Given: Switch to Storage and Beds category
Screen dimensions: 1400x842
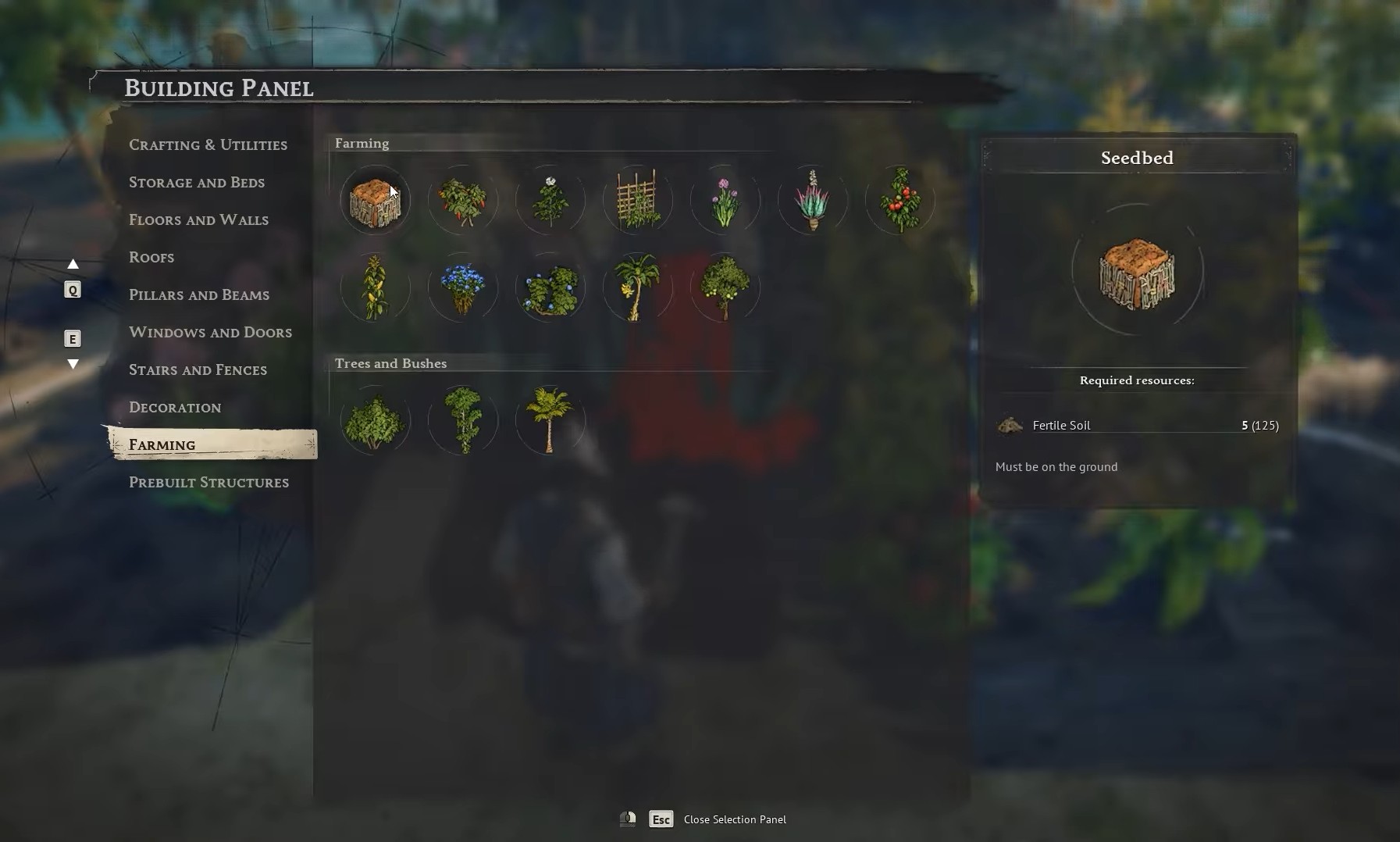Looking at the screenshot, I should [x=197, y=182].
